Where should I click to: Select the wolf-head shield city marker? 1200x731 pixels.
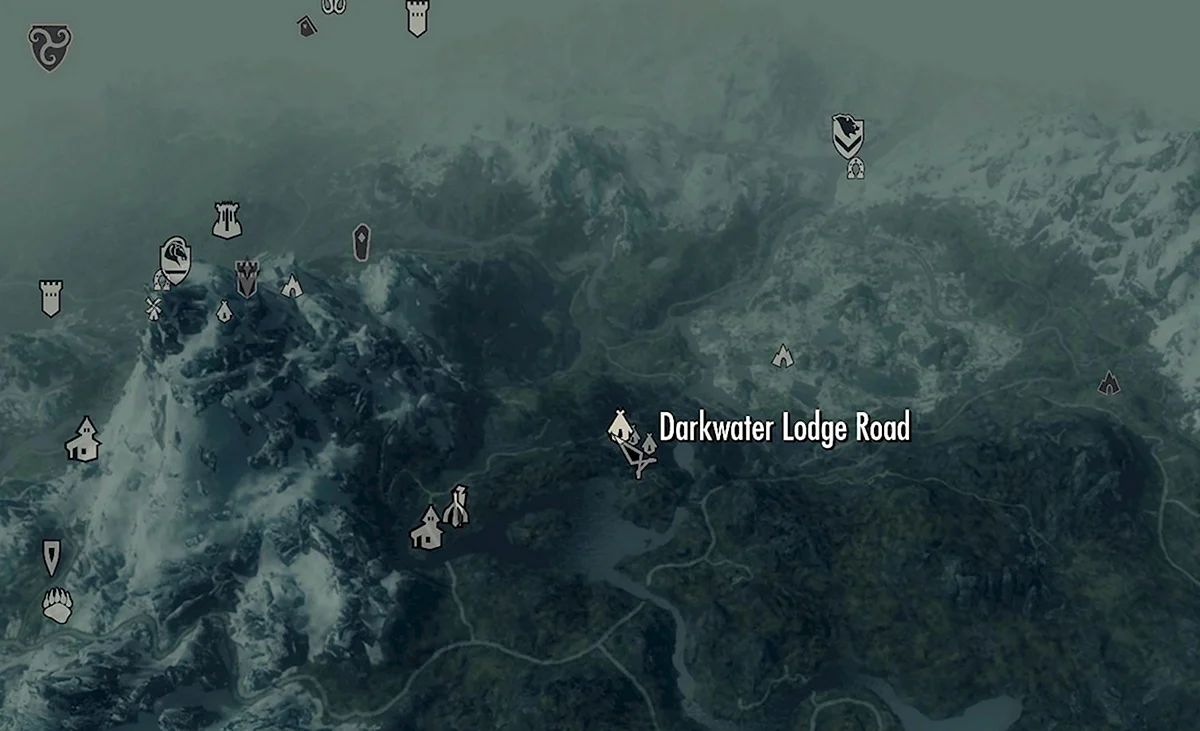click(848, 136)
